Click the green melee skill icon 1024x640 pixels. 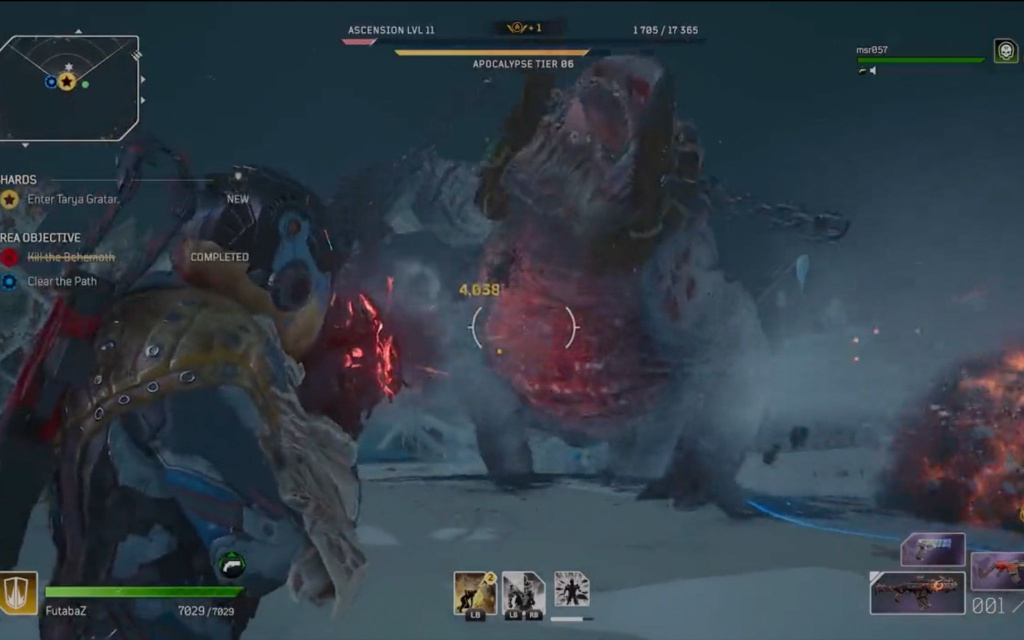coord(231,565)
